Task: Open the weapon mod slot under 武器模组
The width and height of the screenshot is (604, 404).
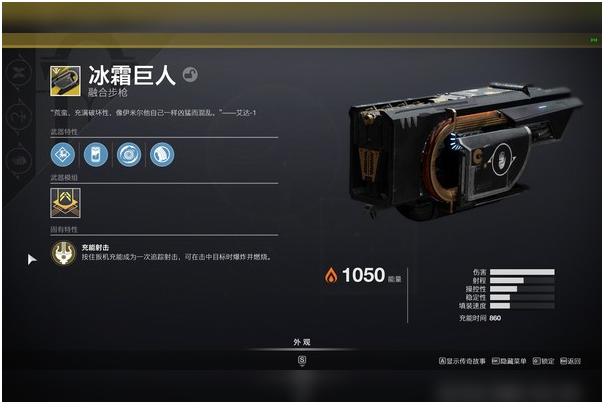Action: tap(65, 204)
